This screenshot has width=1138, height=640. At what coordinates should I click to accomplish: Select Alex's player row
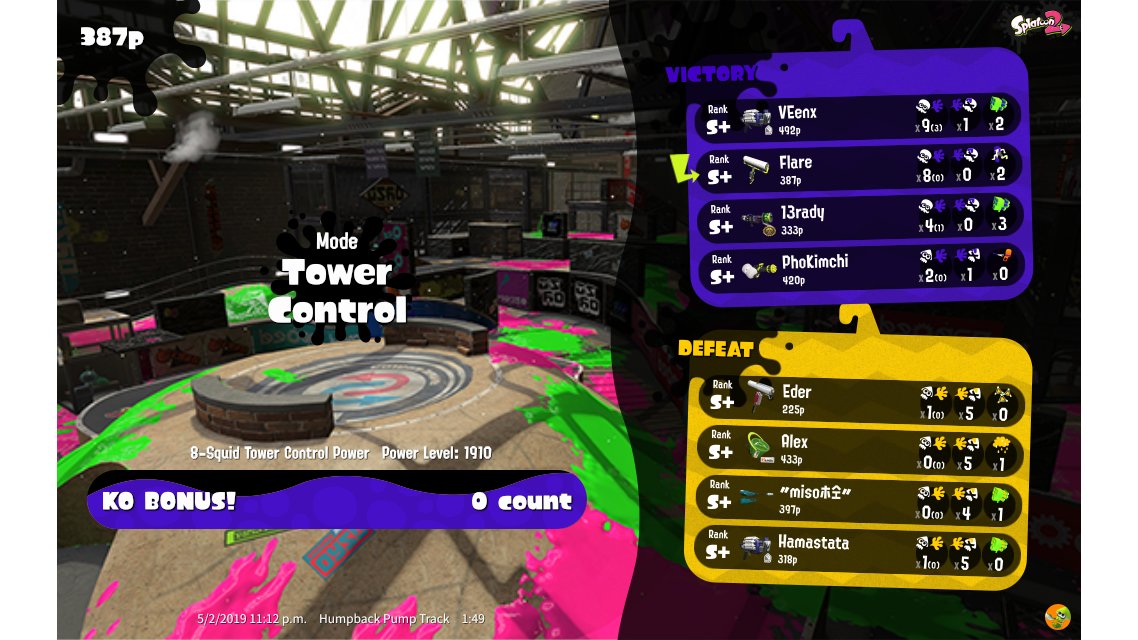click(858, 448)
